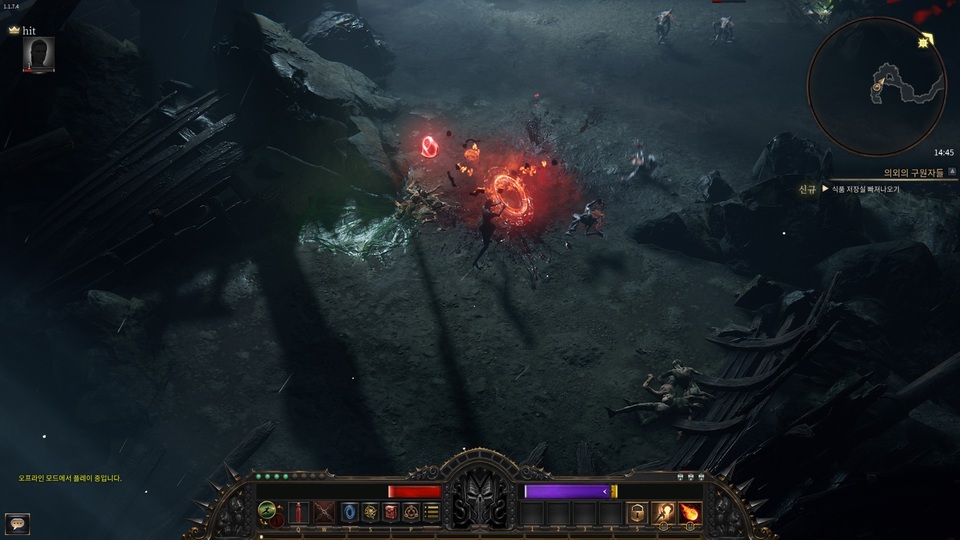Select the padlock skill slot
Image resolution: width=960 pixels, height=540 pixels.
point(637,513)
